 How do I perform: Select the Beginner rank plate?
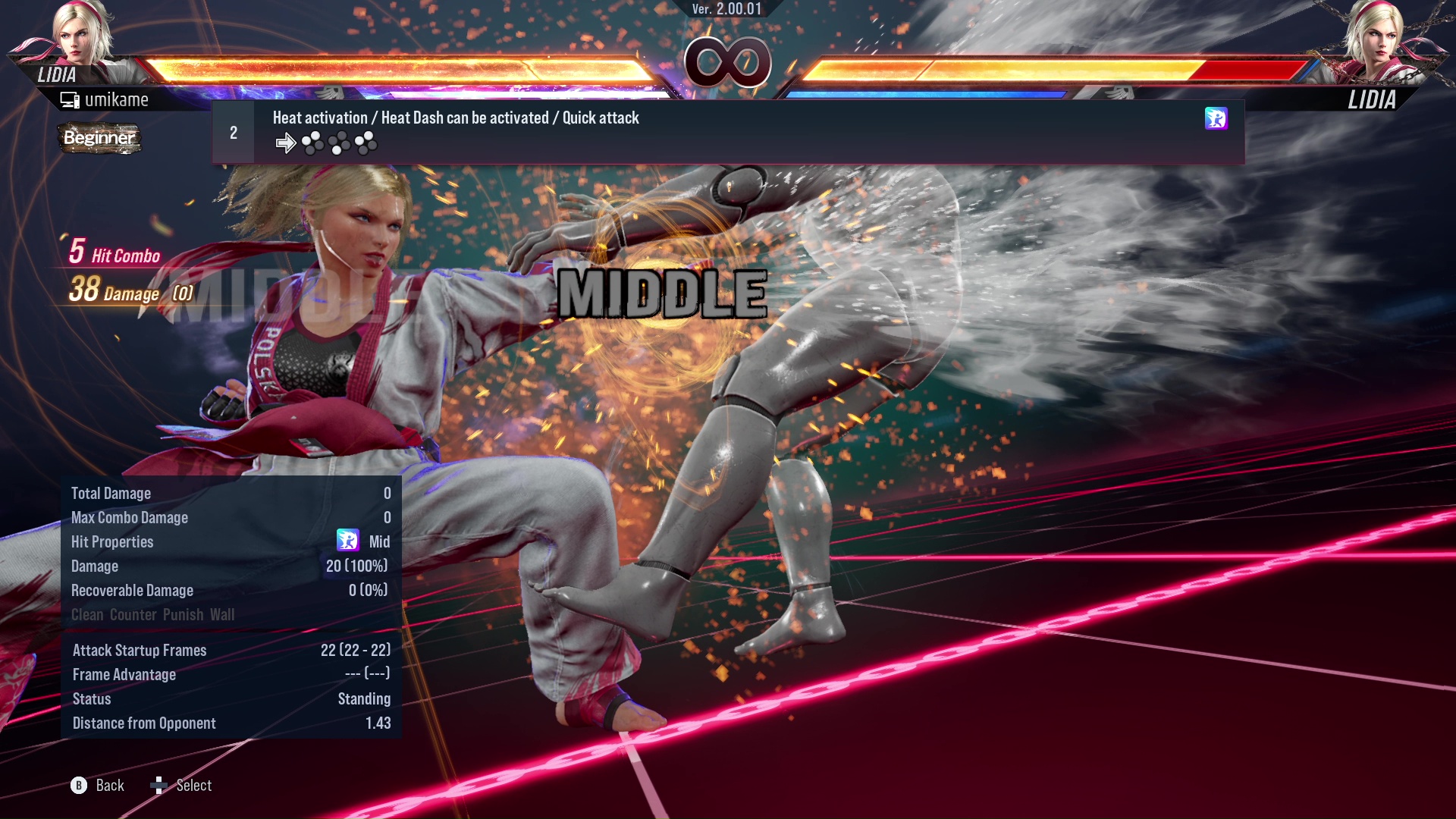tap(99, 138)
